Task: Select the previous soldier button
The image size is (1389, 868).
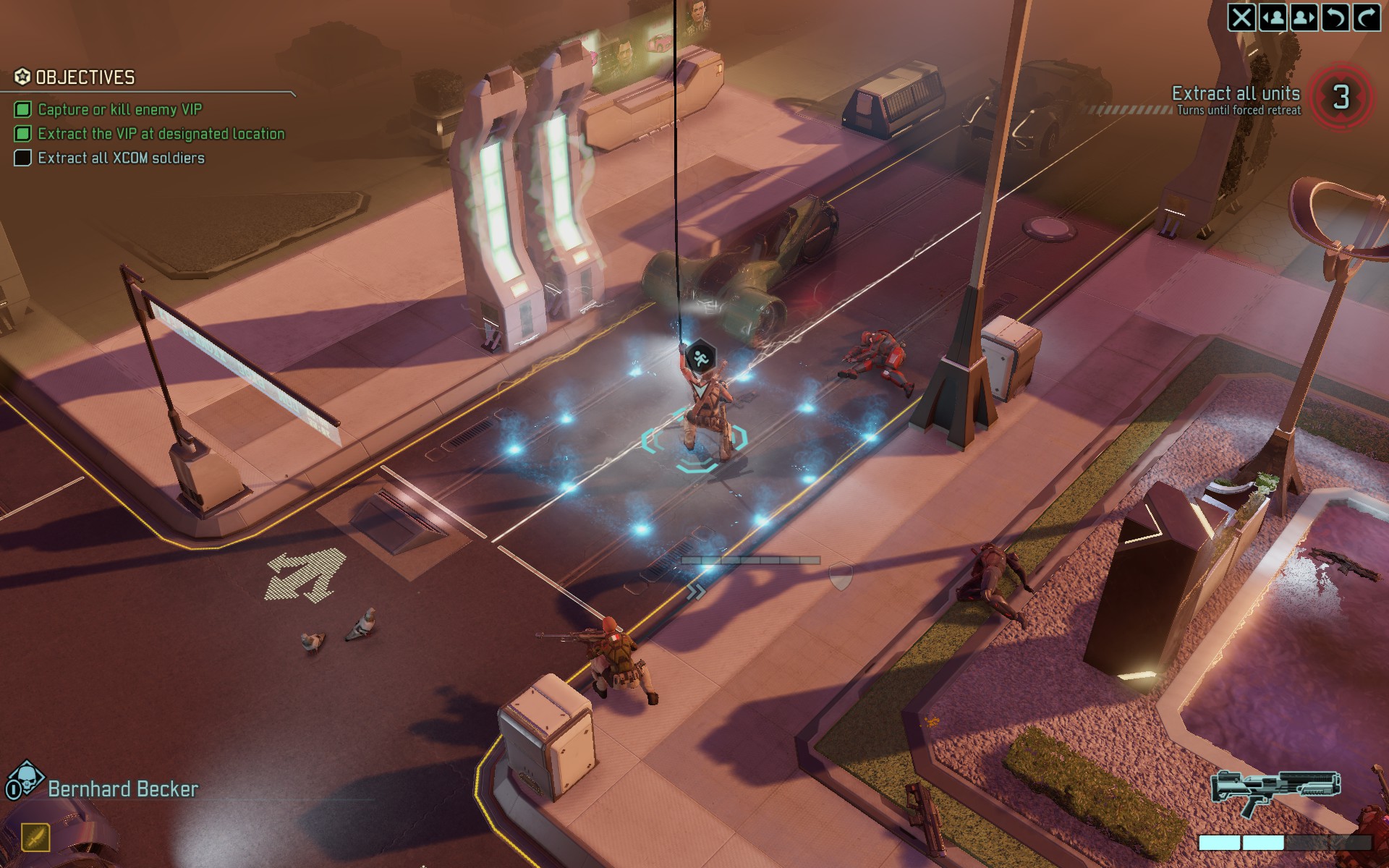Action: point(1273,17)
